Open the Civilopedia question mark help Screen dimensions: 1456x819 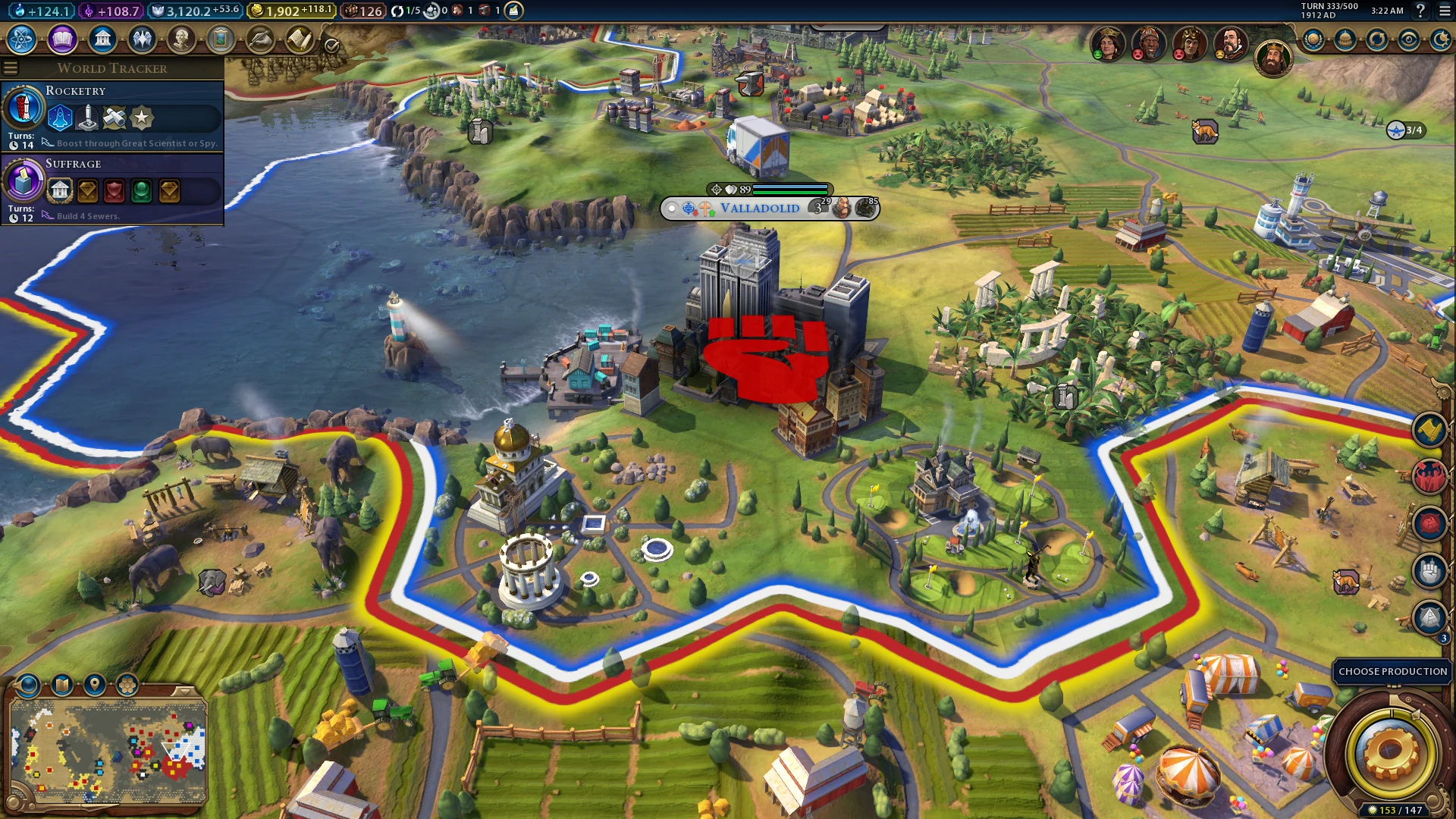[x=1420, y=11]
